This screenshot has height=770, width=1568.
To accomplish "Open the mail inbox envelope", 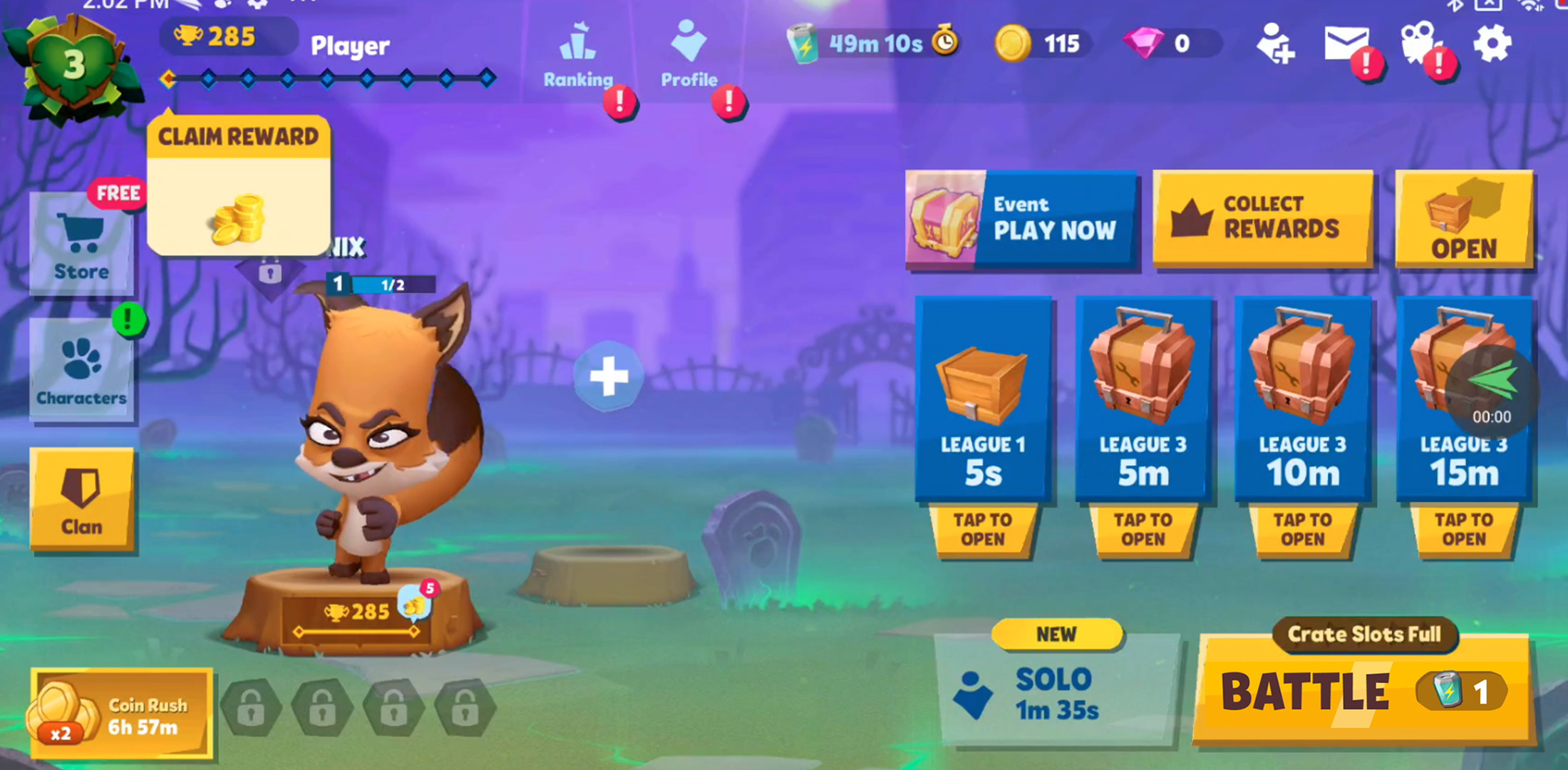I will click(x=1346, y=44).
